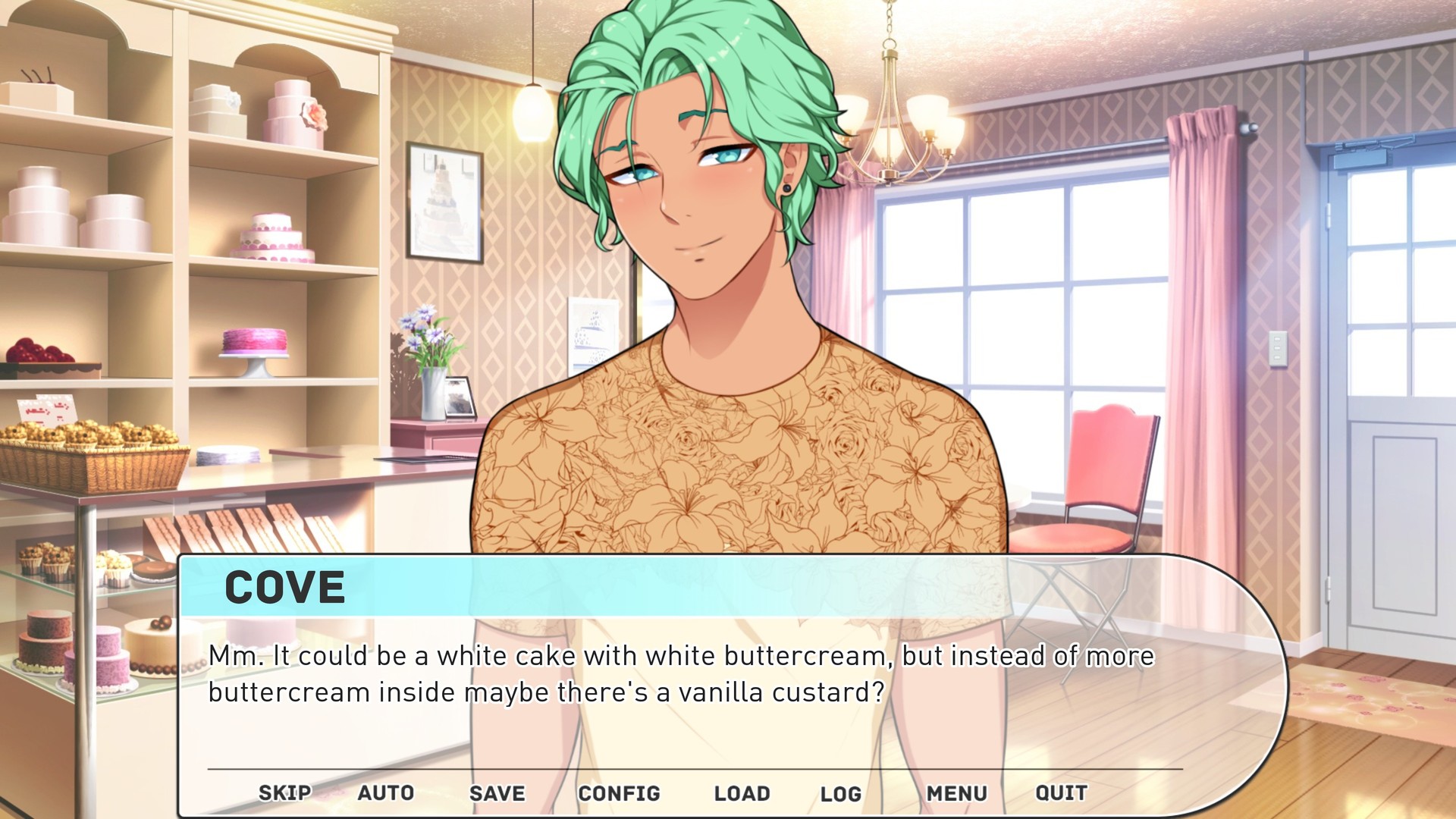Image resolution: width=1456 pixels, height=819 pixels.
Task: Toggle SKIP mode to fast-forward dialogue
Action: 284,793
